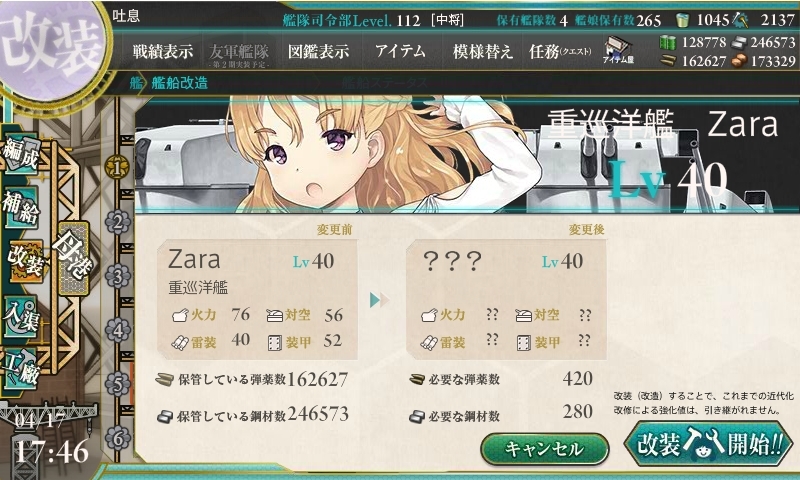800x480 pixels.
Task: Select fleet slot number 6
Action: click(118, 437)
